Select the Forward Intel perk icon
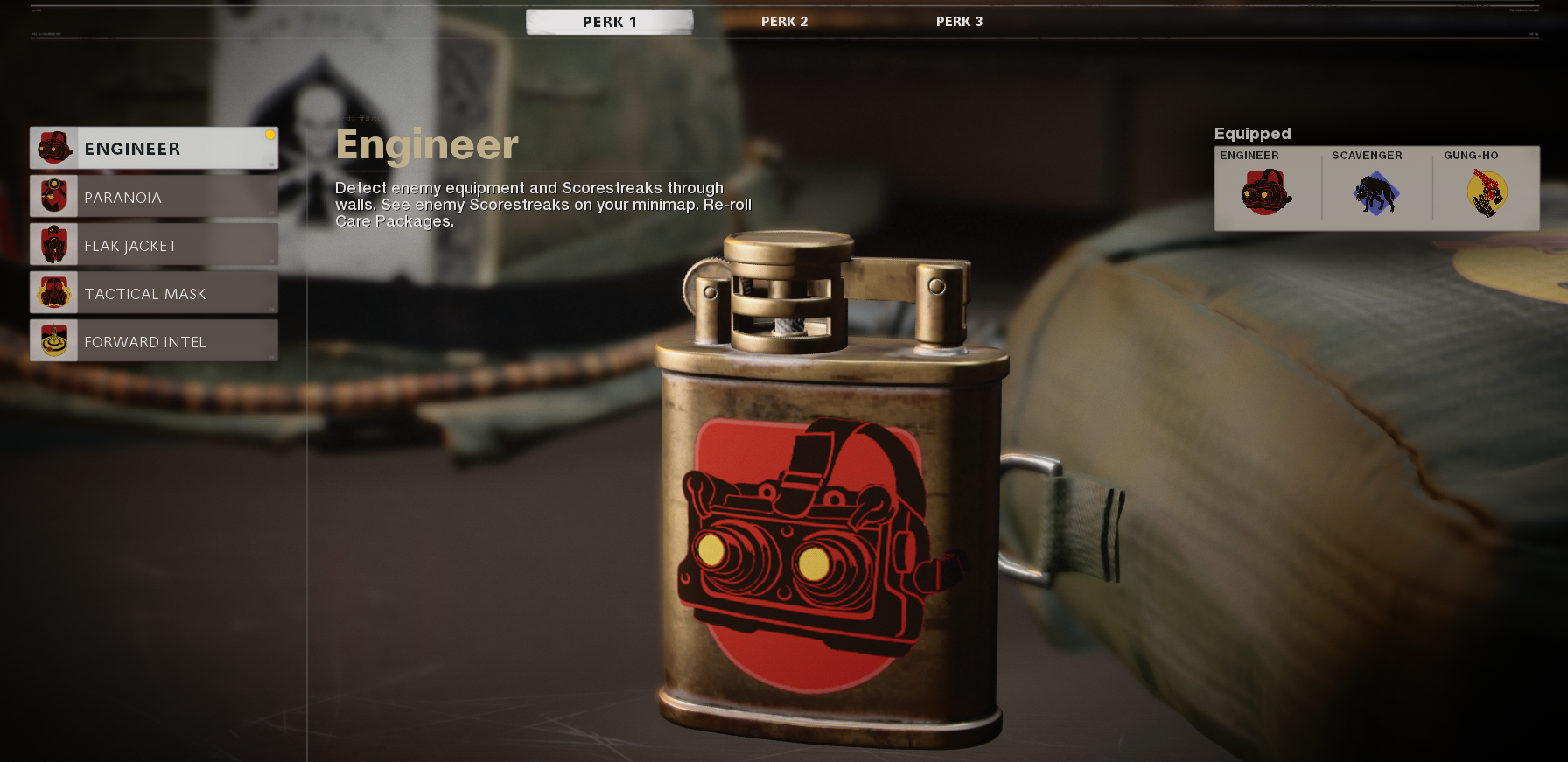This screenshot has height=762, width=1568. tap(55, 340)
